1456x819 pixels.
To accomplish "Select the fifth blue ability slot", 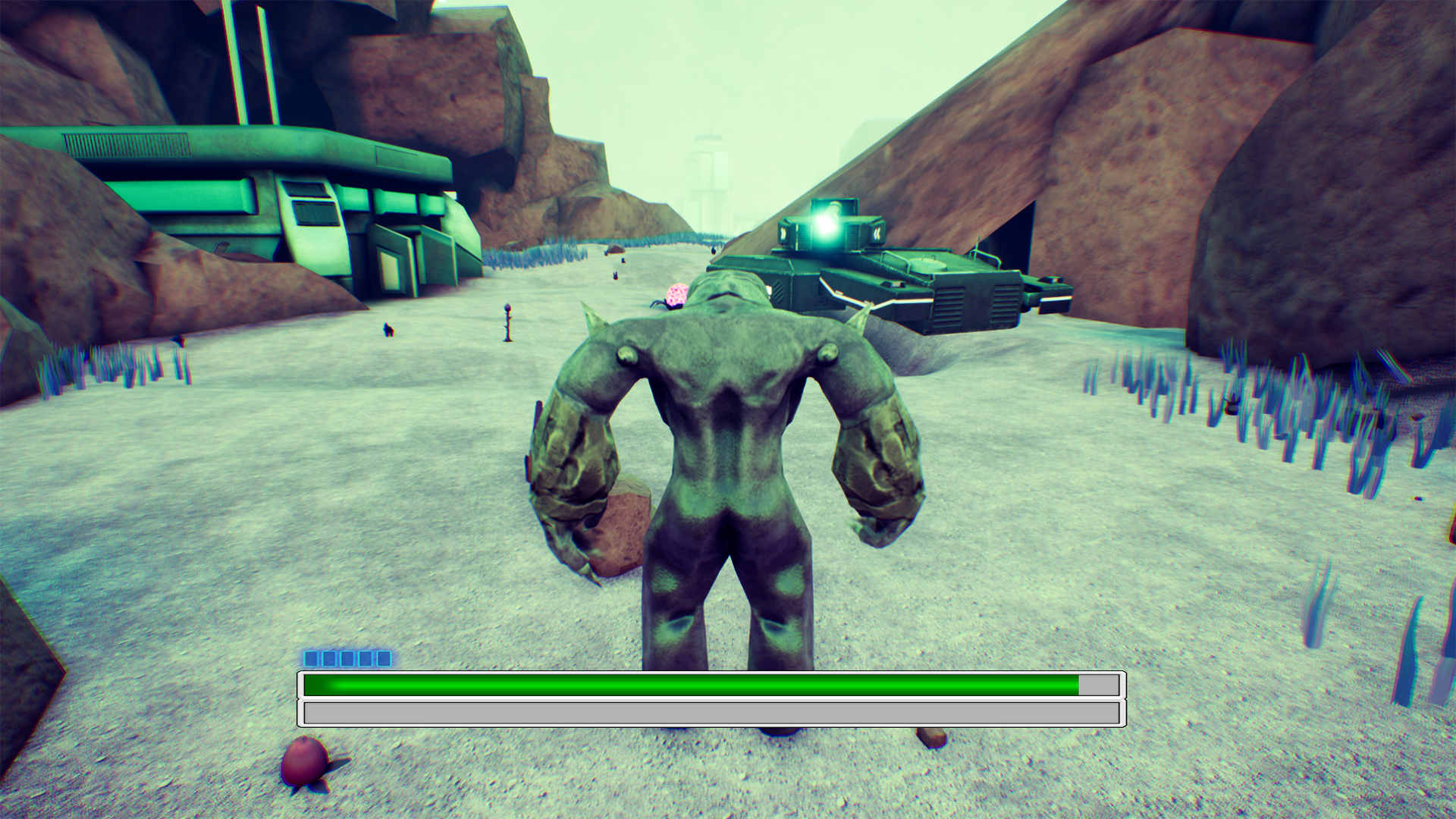I will pos(383,659).
